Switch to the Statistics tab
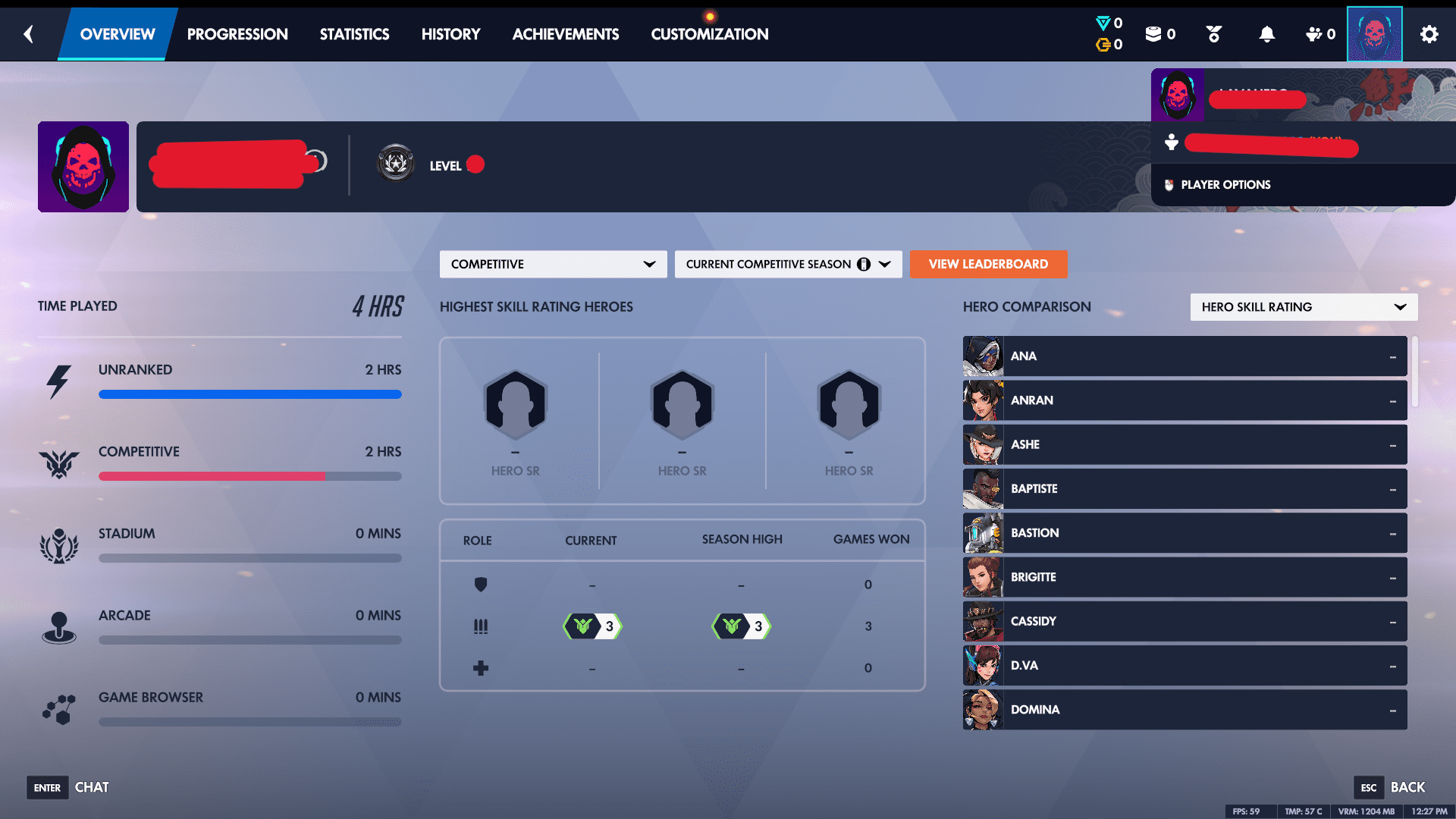This screenshot has width=1456, height=819. pyautogui.click(x=354, y=34)
